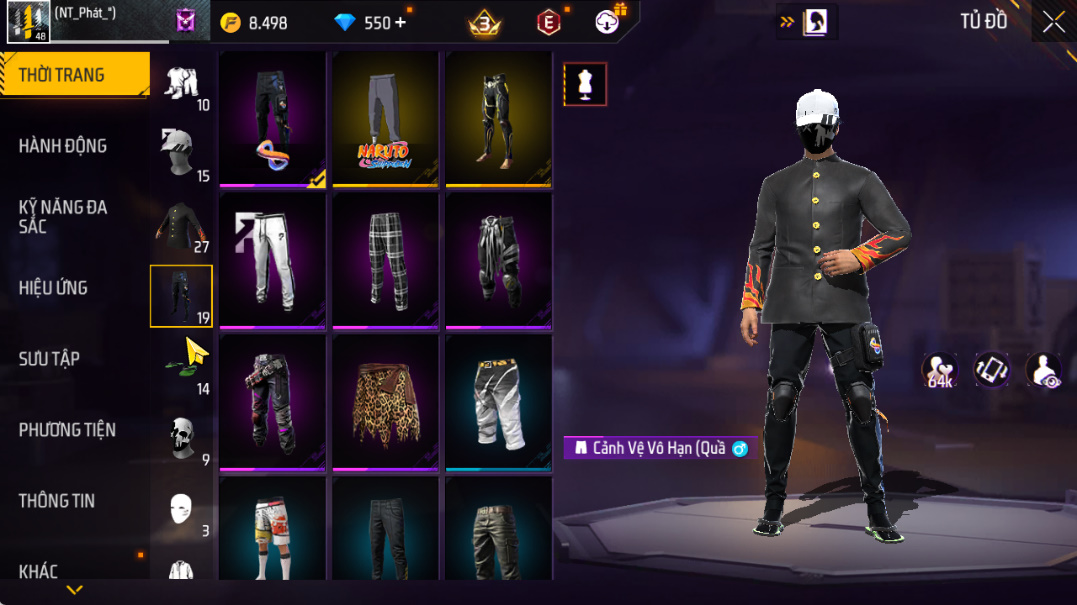Choose the Naruto Shippuden grey pants
The height and width of the screenshot is (605, 1077).
click(385, 118)
